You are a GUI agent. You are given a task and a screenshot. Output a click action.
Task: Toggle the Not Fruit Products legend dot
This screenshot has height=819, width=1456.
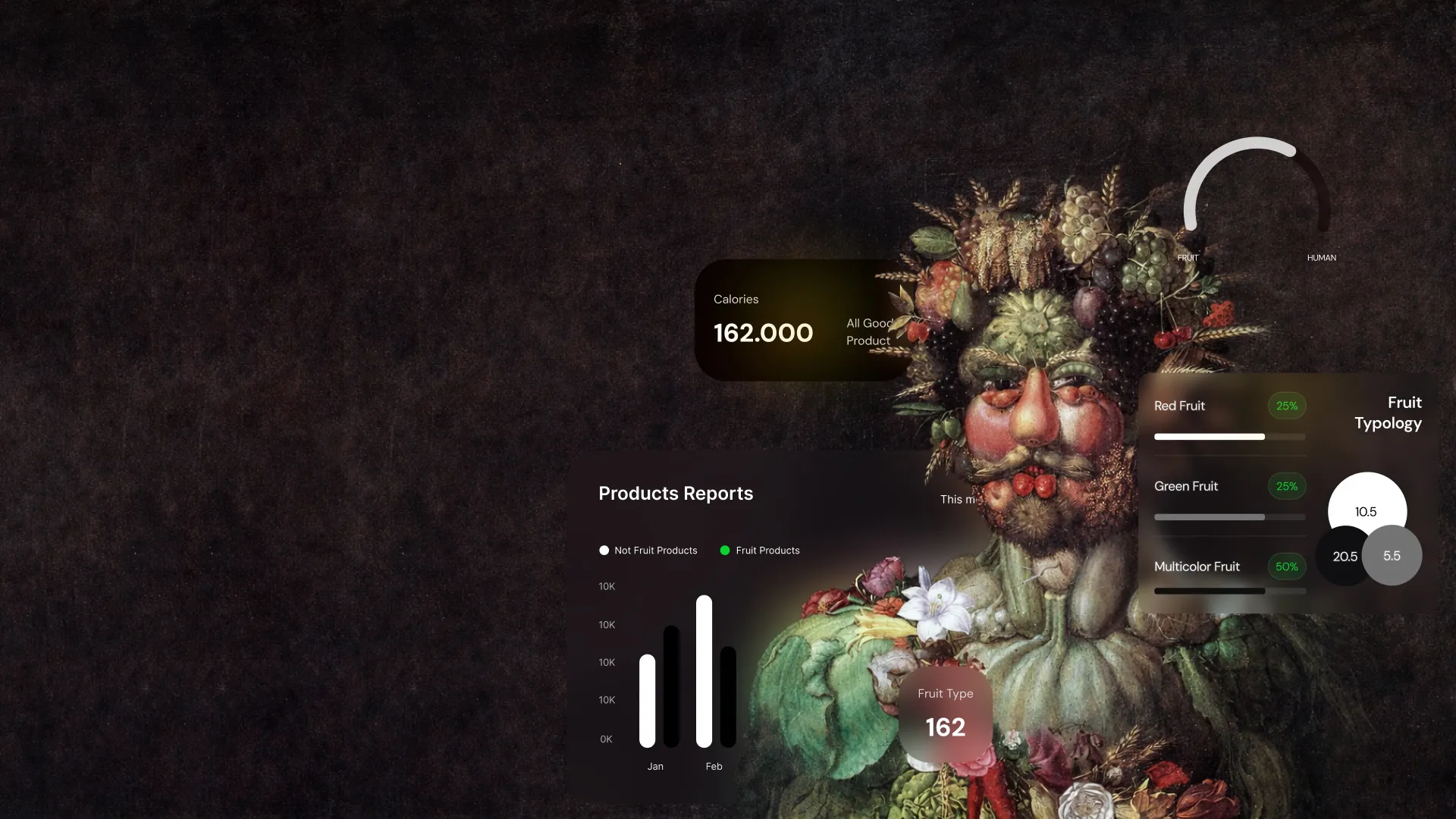point(604,551)
